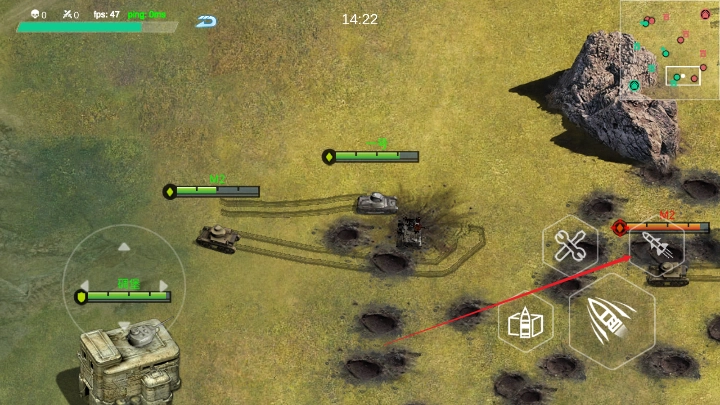The image size is (720, 405).
Task: Tap the joystick's right arrow
Action: tap(164, 286)
